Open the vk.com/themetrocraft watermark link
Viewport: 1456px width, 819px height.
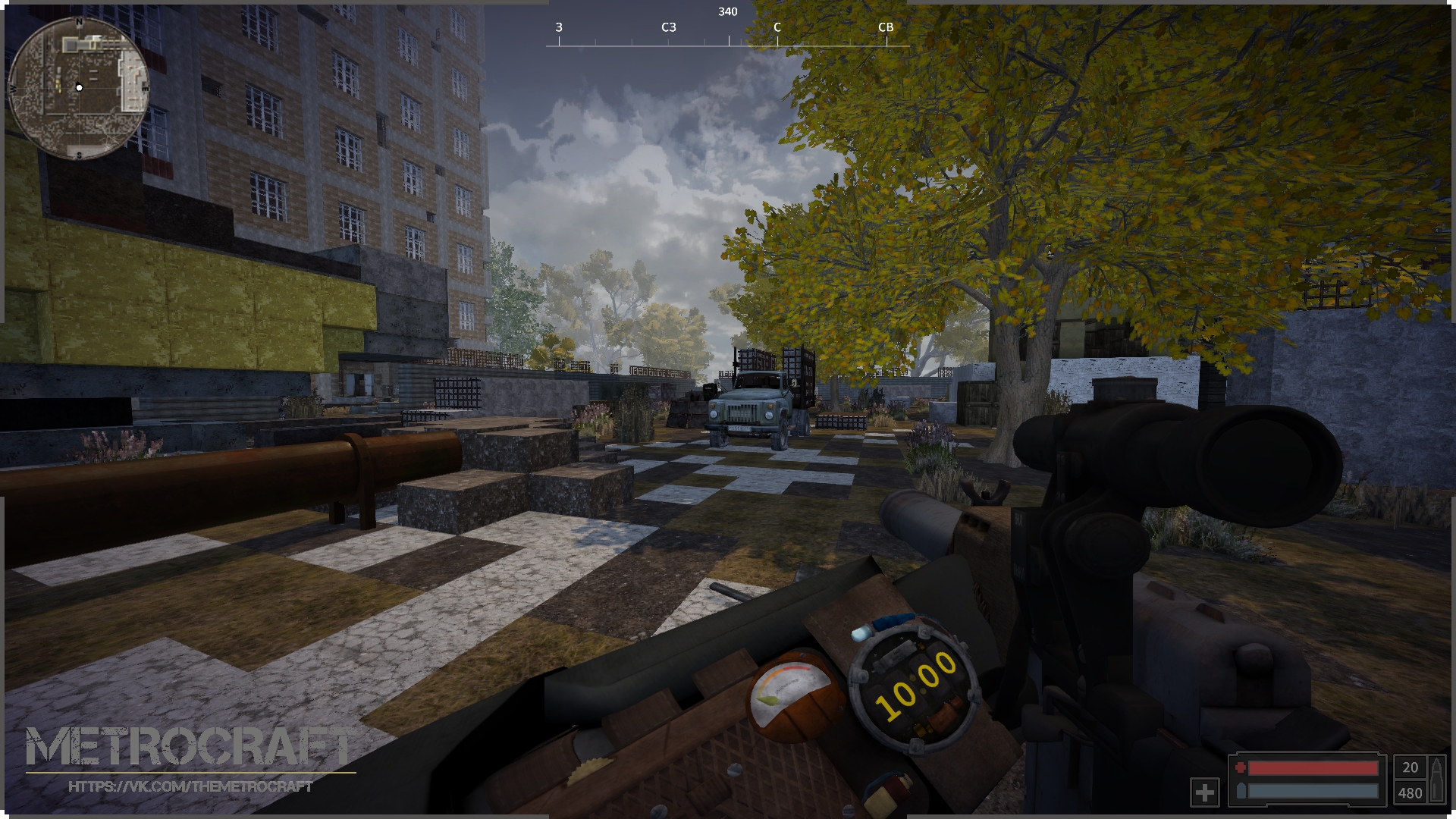click(x=190, y=787)
